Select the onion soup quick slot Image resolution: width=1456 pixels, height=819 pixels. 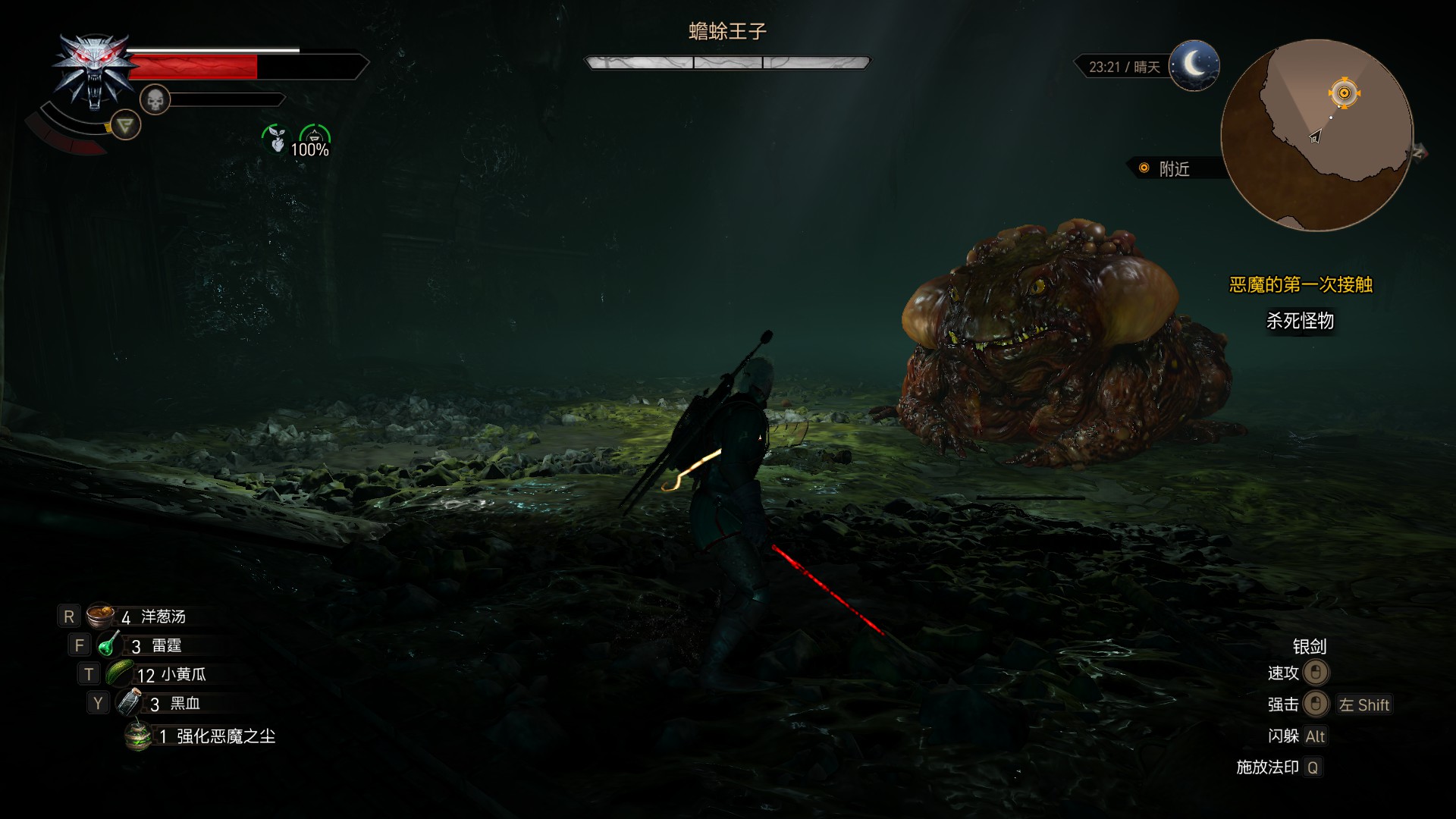coord(99,616)
